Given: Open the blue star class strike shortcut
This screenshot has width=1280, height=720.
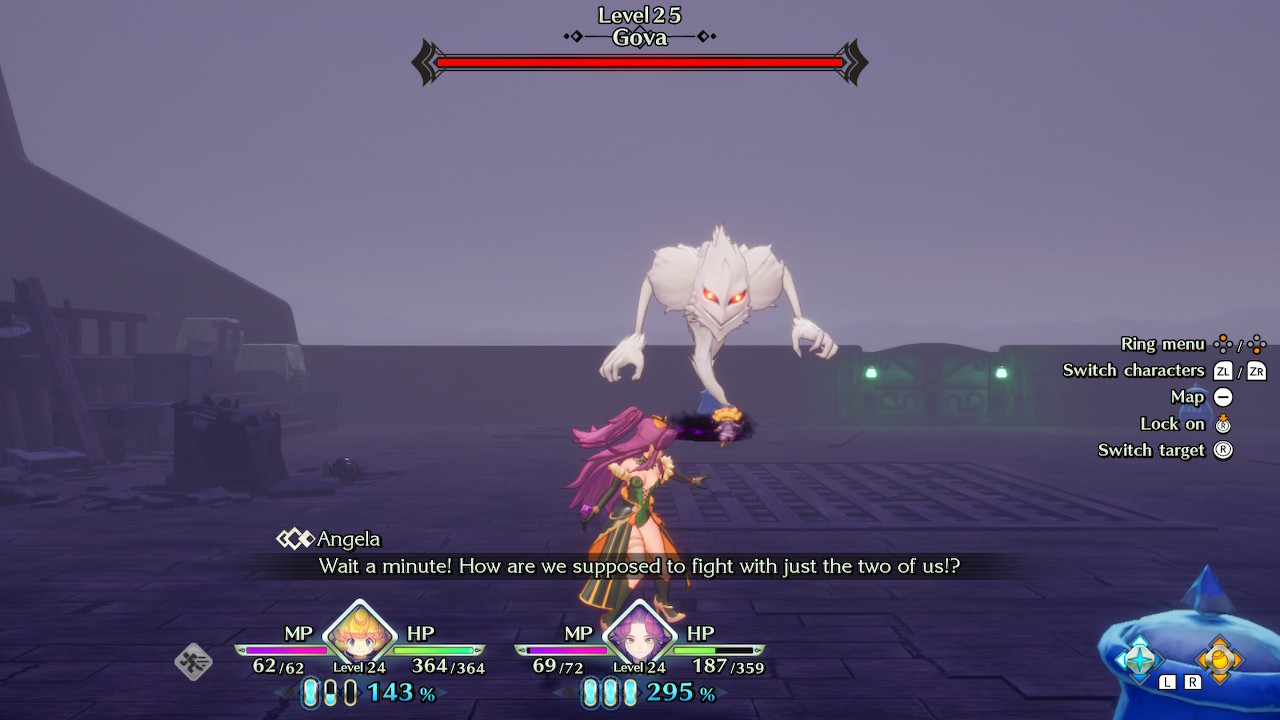Looking at the screenshot, I should point(1140,658).
